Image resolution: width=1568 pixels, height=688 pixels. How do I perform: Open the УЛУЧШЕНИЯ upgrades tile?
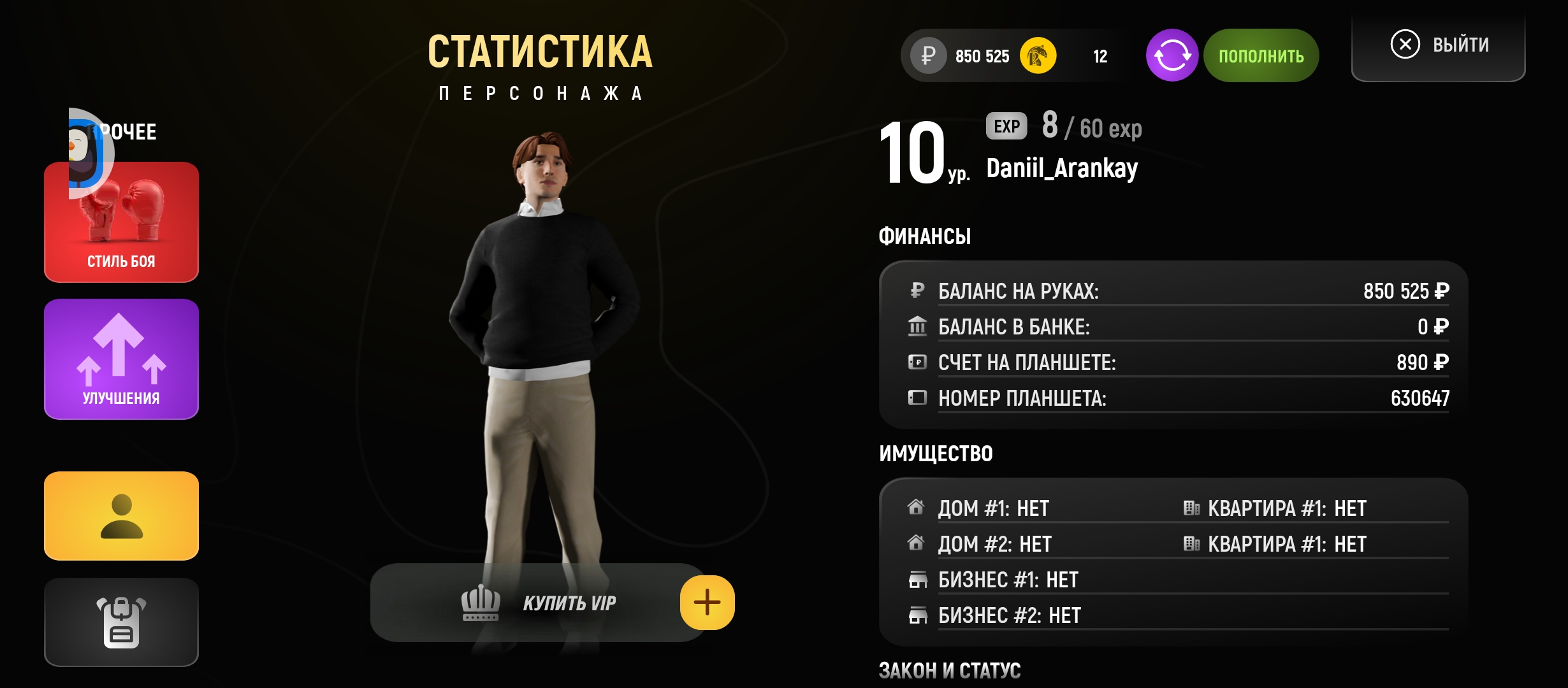coord(121,359)
